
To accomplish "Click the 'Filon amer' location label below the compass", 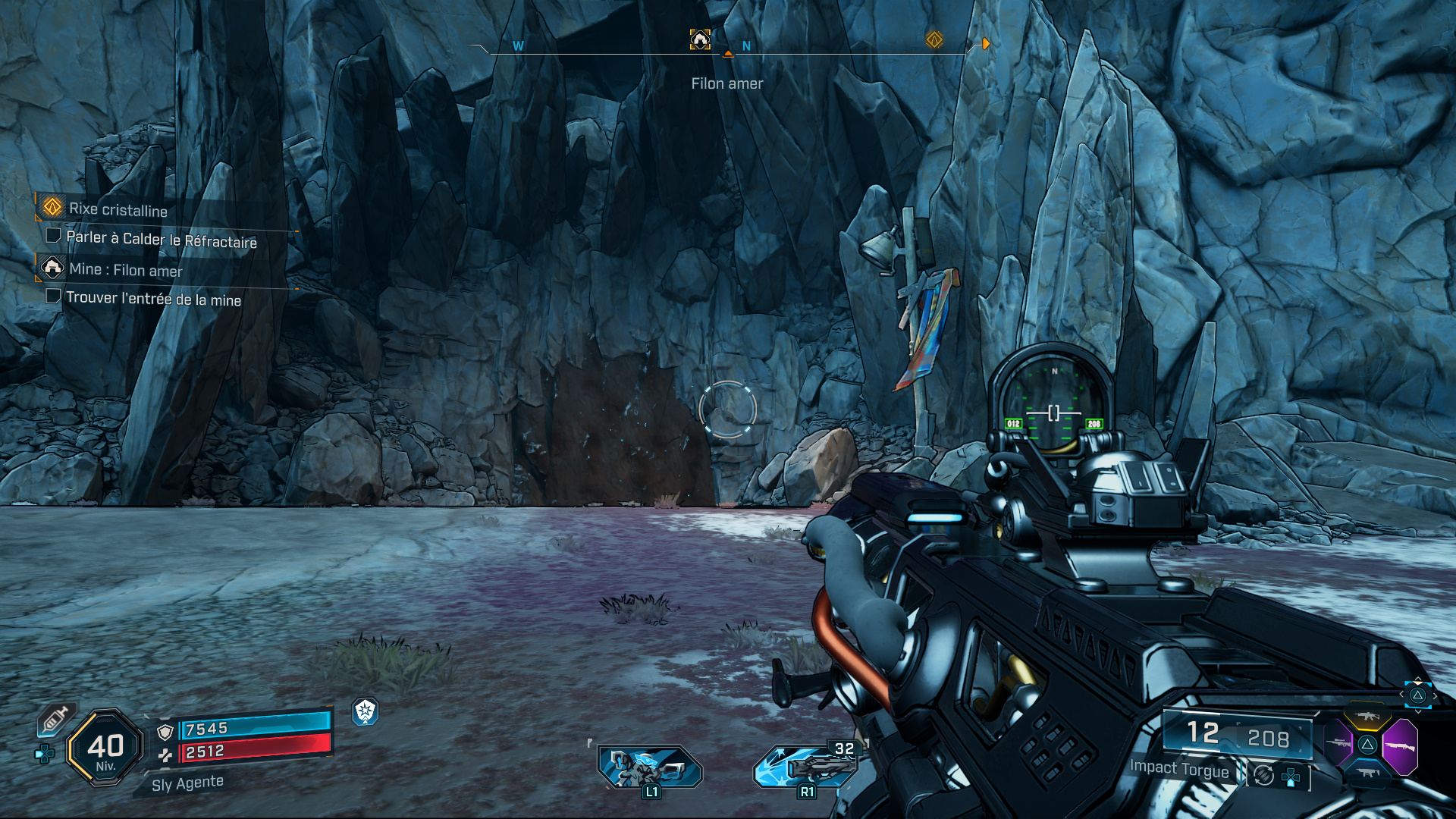I will pos(728,83).
